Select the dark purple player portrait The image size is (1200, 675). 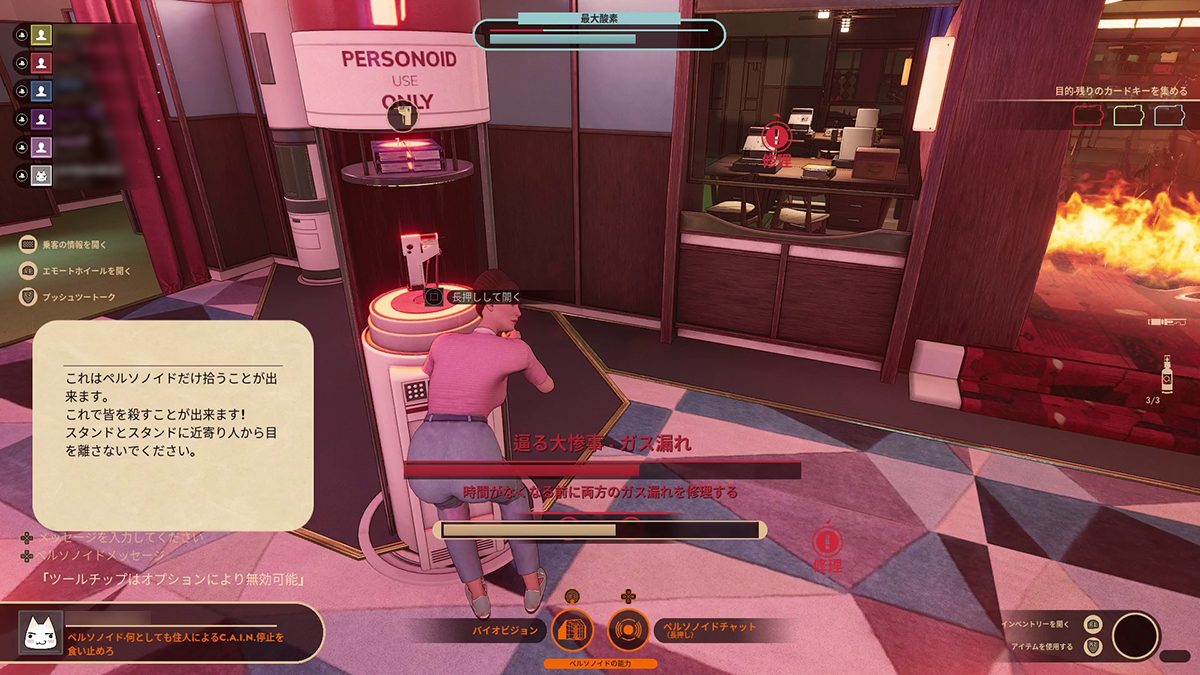(41, 118)
